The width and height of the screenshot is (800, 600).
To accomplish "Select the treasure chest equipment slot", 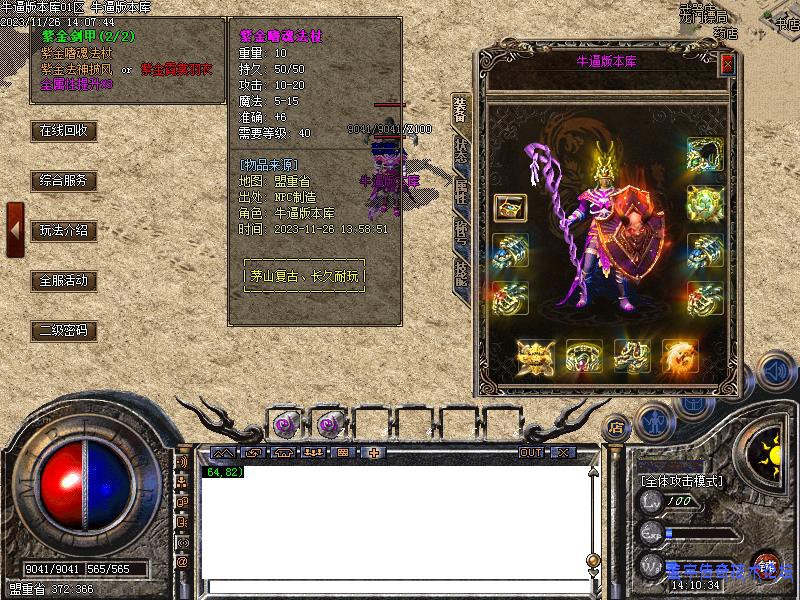I will [511, 208].
